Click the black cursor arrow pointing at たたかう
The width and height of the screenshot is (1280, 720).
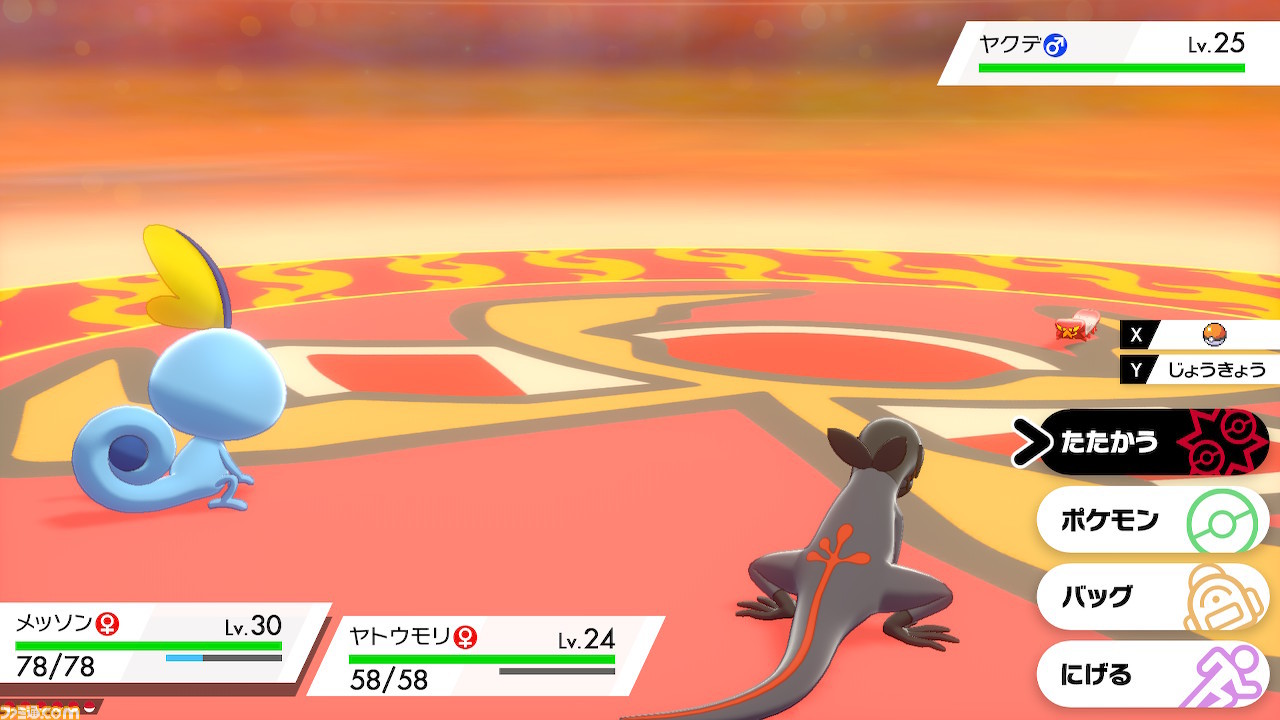pyautogui.click(x=1029, y=440)
